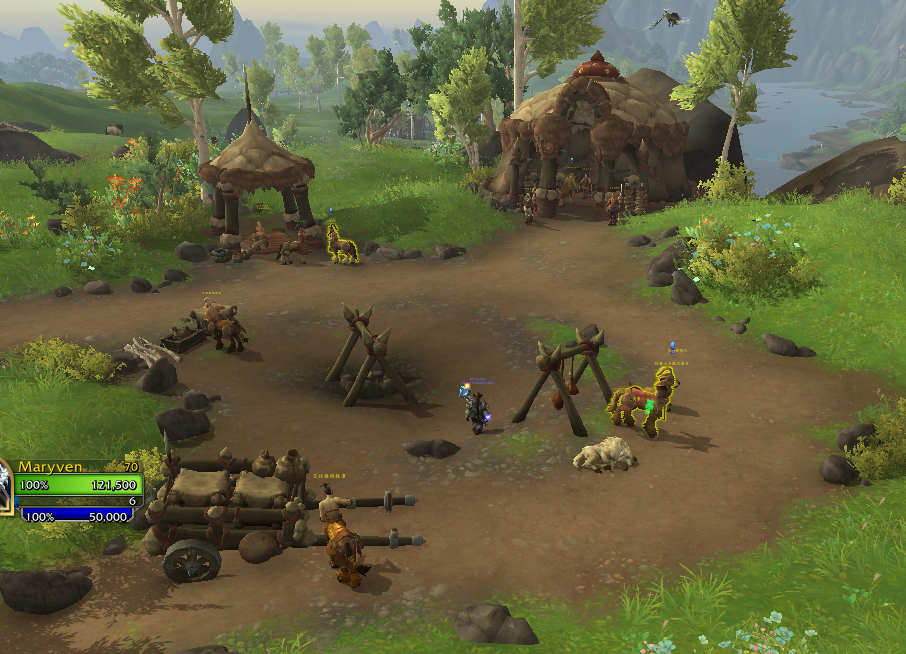The width and height of the screenshot is (906, 654).
Task: Click Maryven's character portrait
Action: point(4,488)
